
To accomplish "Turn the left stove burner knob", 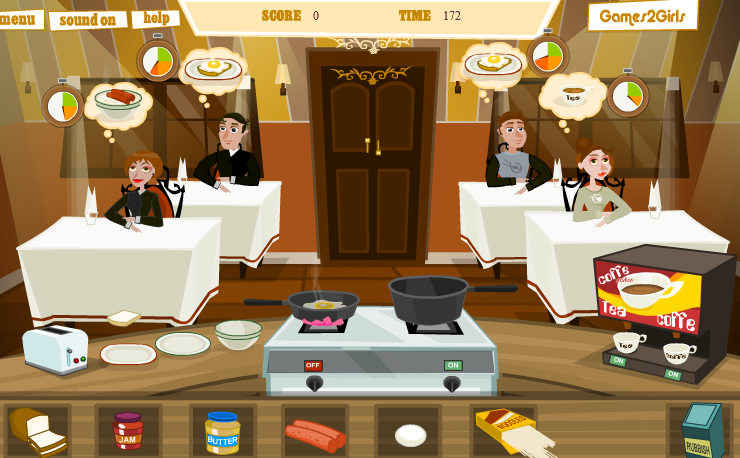I will (x=314, y=382).
